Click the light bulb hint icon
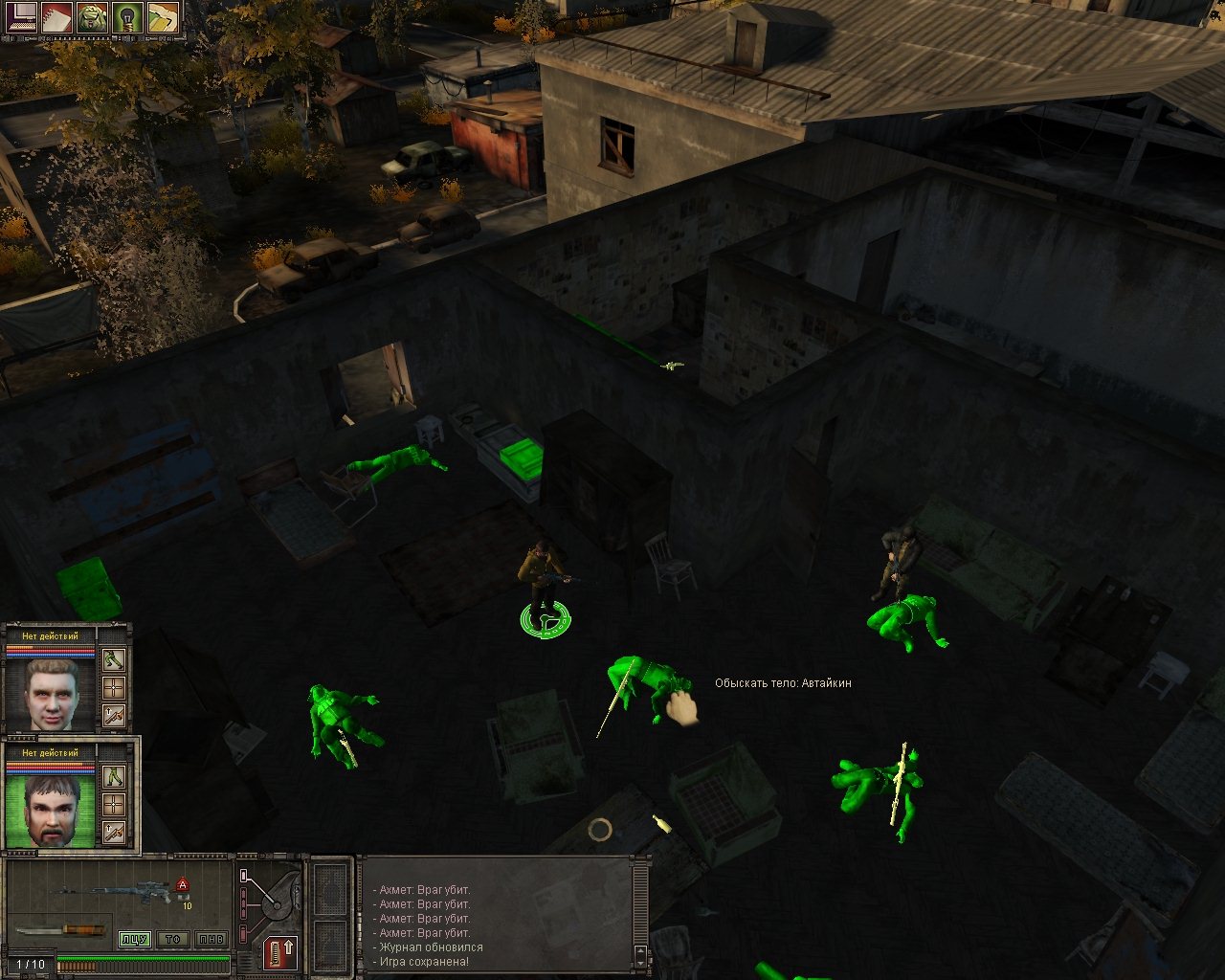Screen dimensions: 1225x980 click(x=127, y=18)
